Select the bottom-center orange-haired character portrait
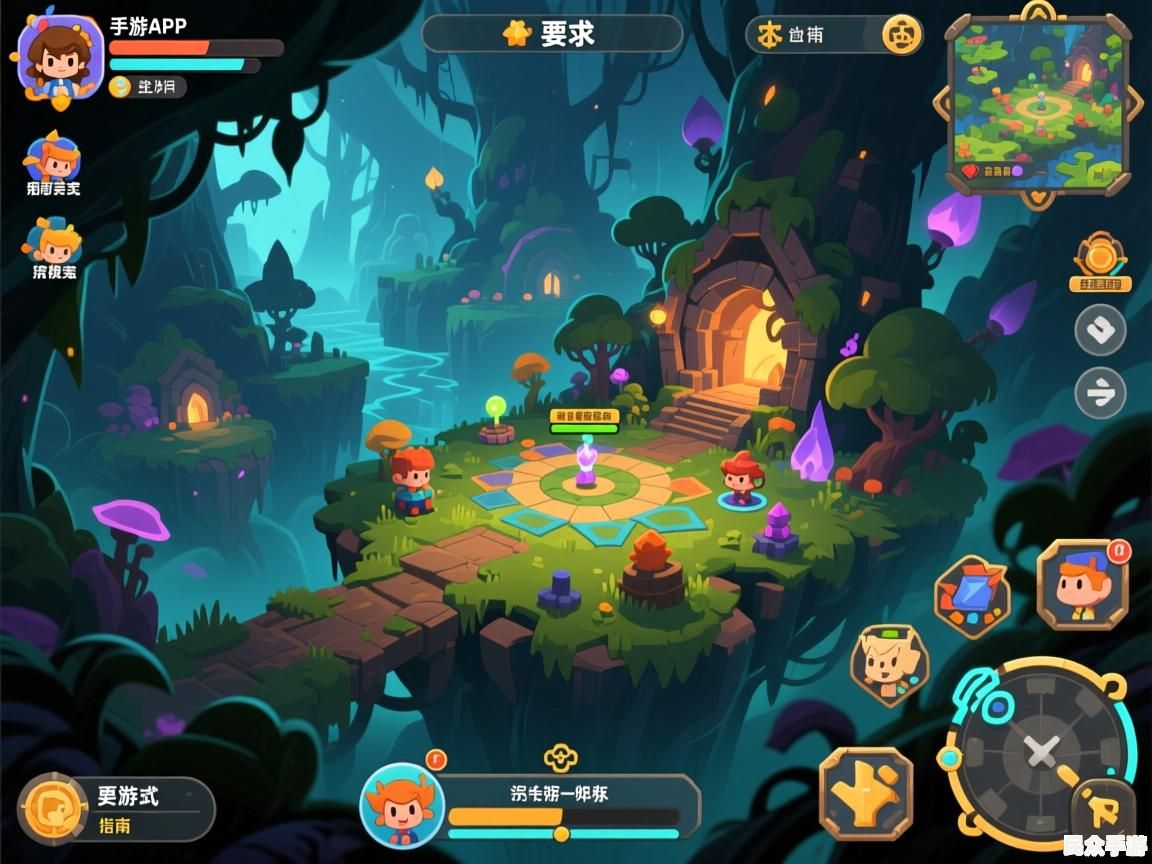This screenshot has height=864, width=1152. tap(402, 805)
